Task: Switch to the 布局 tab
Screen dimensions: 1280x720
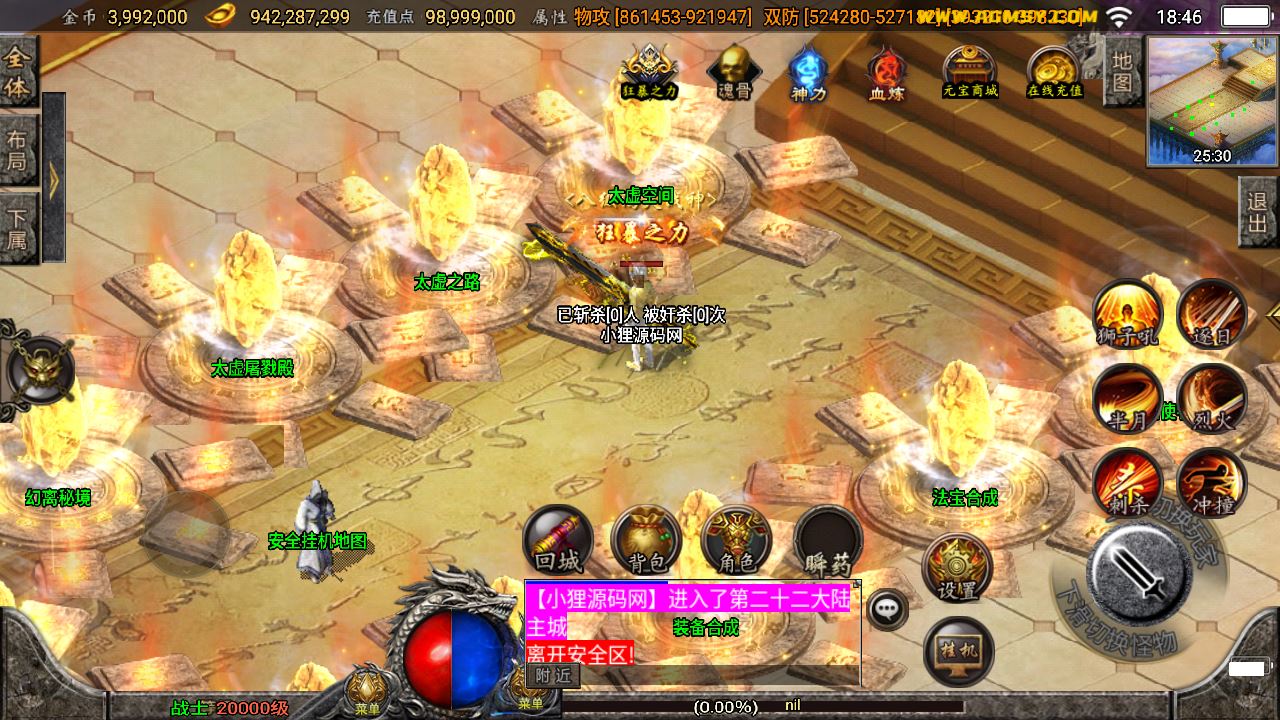Action: pos(18,150)
